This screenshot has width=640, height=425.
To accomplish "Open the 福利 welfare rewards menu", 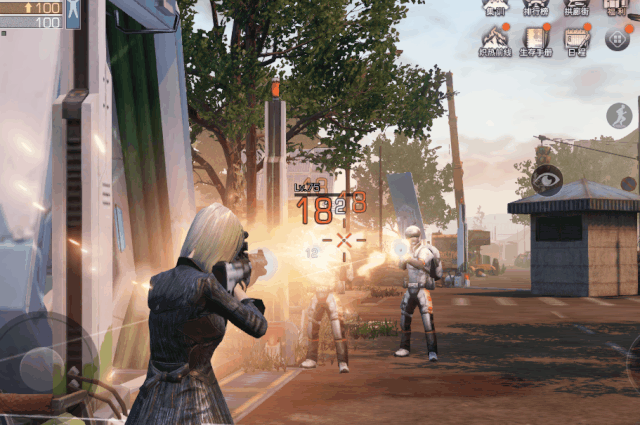I will click(617, 8).
